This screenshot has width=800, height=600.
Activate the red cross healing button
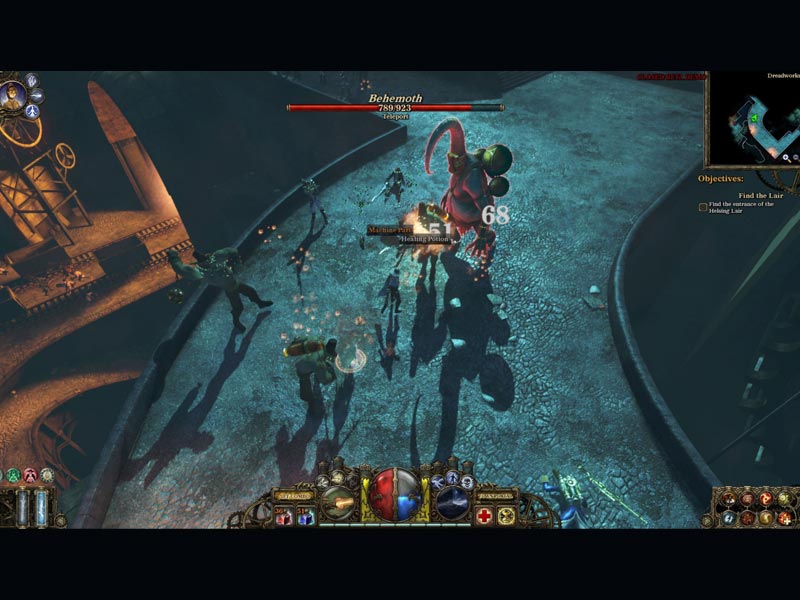click(485, 515)
